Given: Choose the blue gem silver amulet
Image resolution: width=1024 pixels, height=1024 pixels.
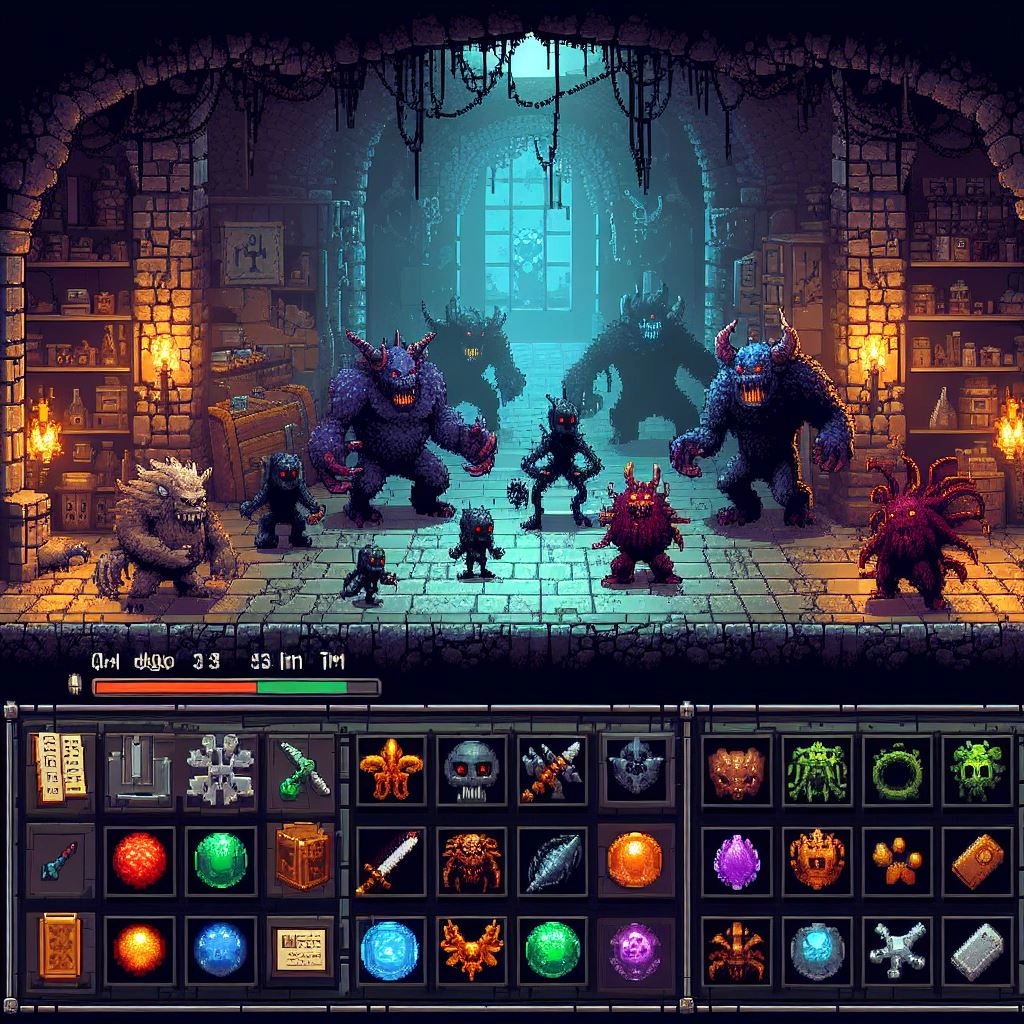Looking at the screenshot, I should 817,952.
